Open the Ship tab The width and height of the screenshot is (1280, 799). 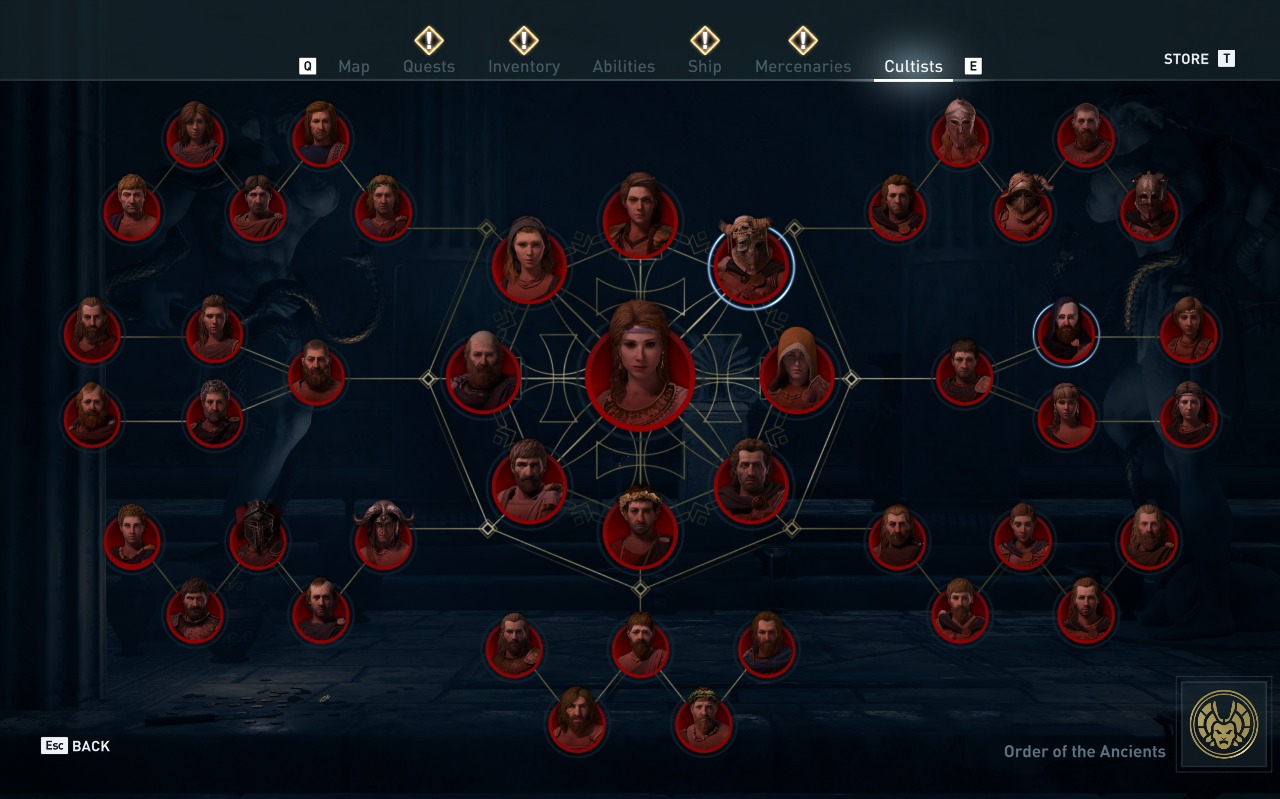tap(704, 66)
